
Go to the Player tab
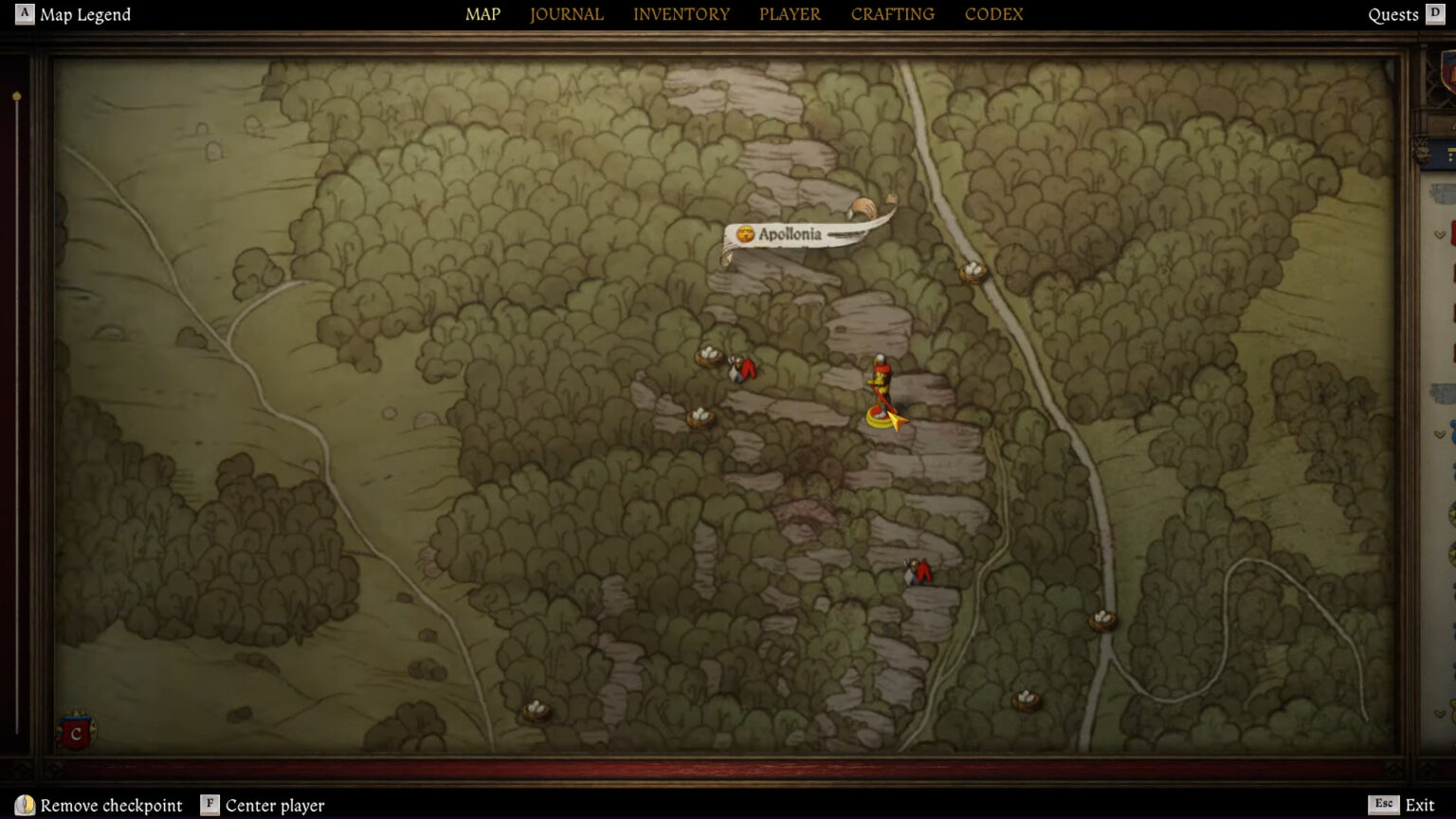tap(790, 14)
